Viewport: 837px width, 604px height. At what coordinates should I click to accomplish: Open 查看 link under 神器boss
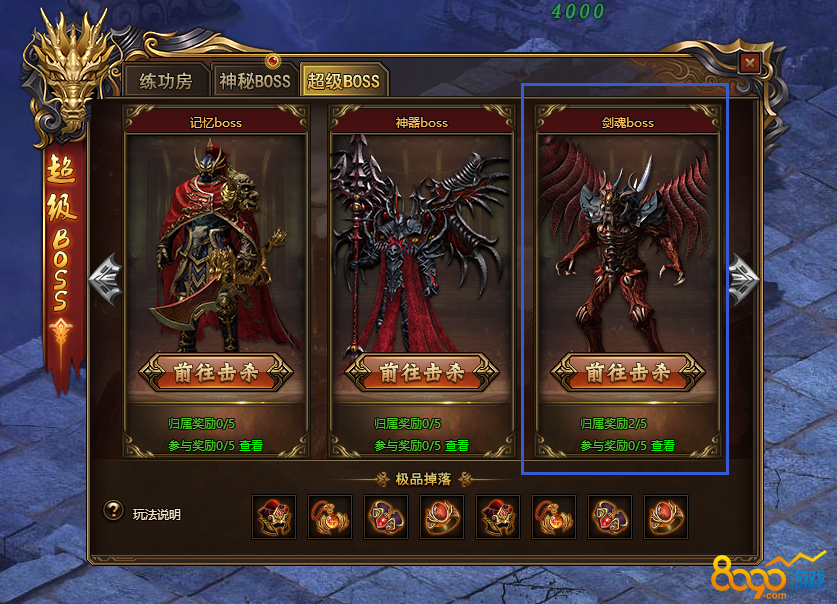tap(456, 446)
